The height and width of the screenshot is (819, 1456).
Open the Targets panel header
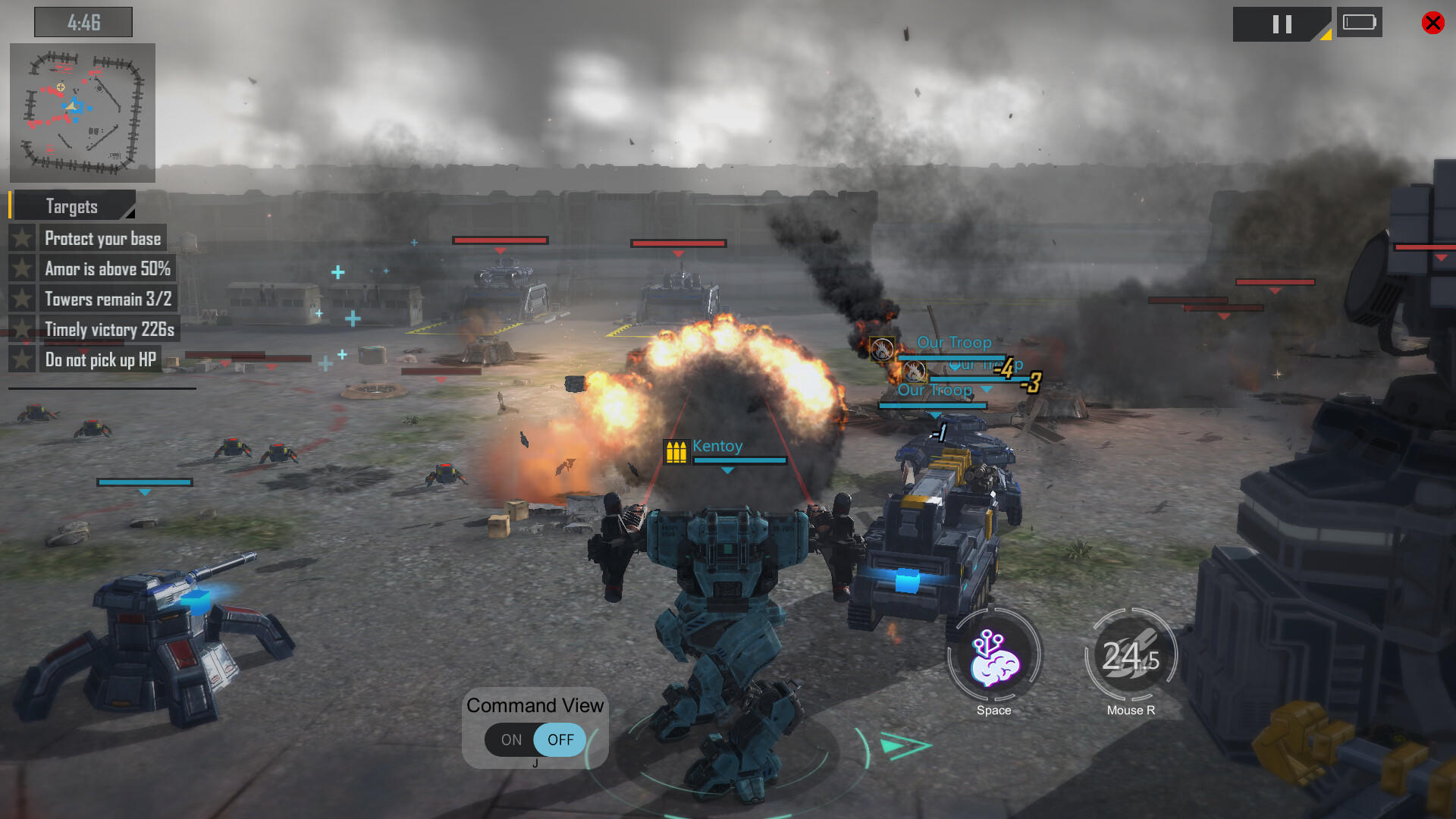pyautogui.click(x=71, y=206)
